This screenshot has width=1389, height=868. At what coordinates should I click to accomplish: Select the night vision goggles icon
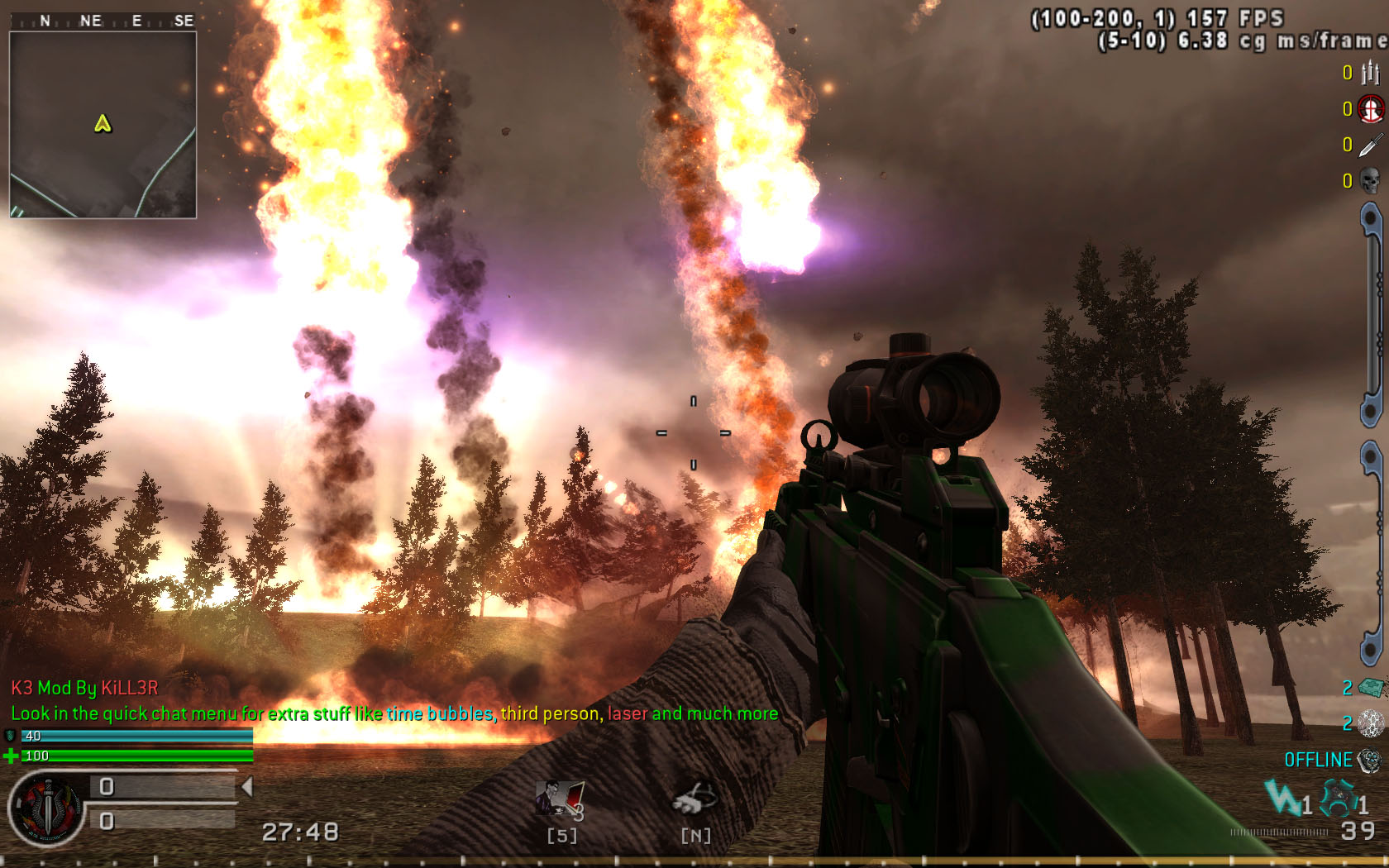(x=694, y=799)
